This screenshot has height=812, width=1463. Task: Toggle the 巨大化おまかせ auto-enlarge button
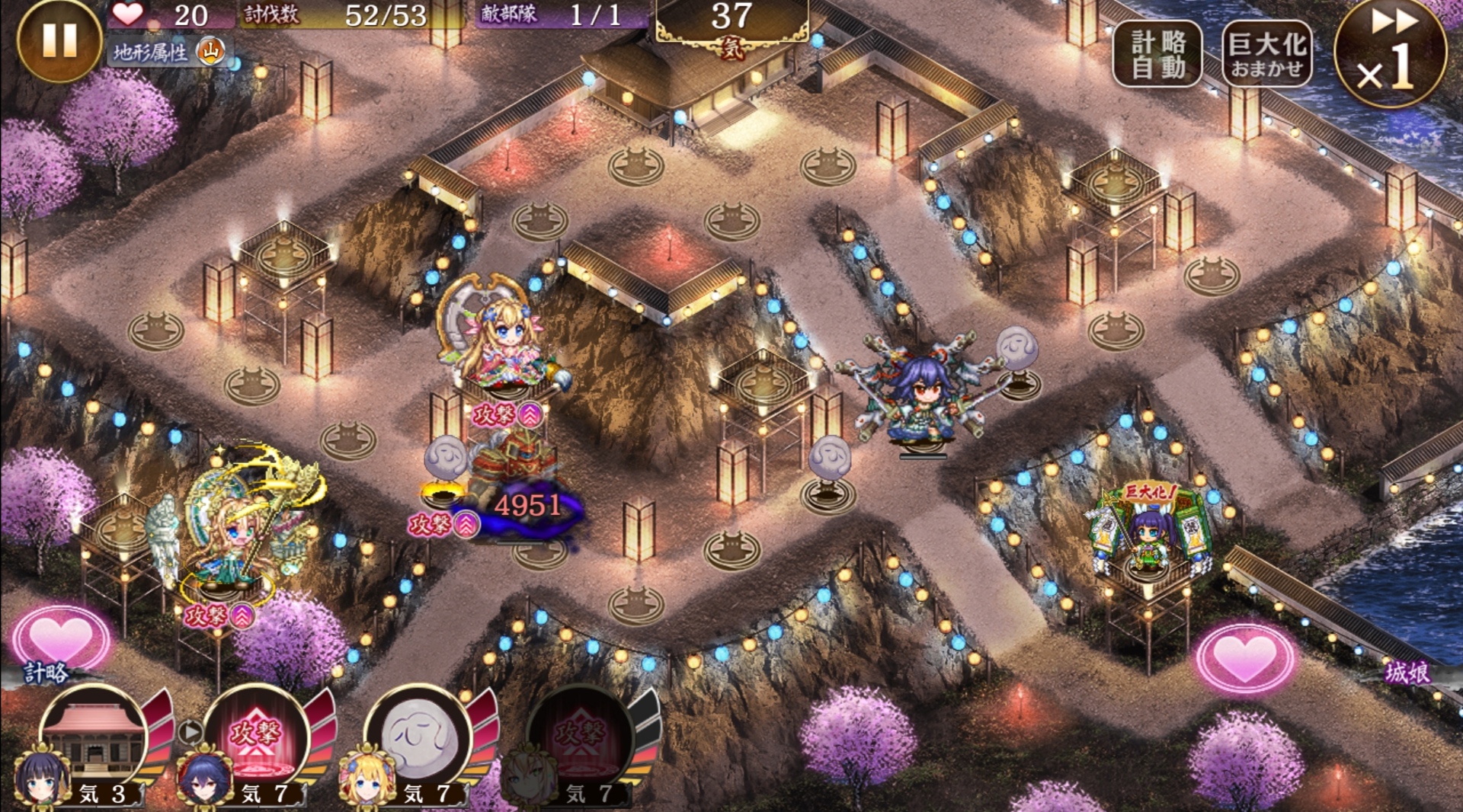(1266, 53)
